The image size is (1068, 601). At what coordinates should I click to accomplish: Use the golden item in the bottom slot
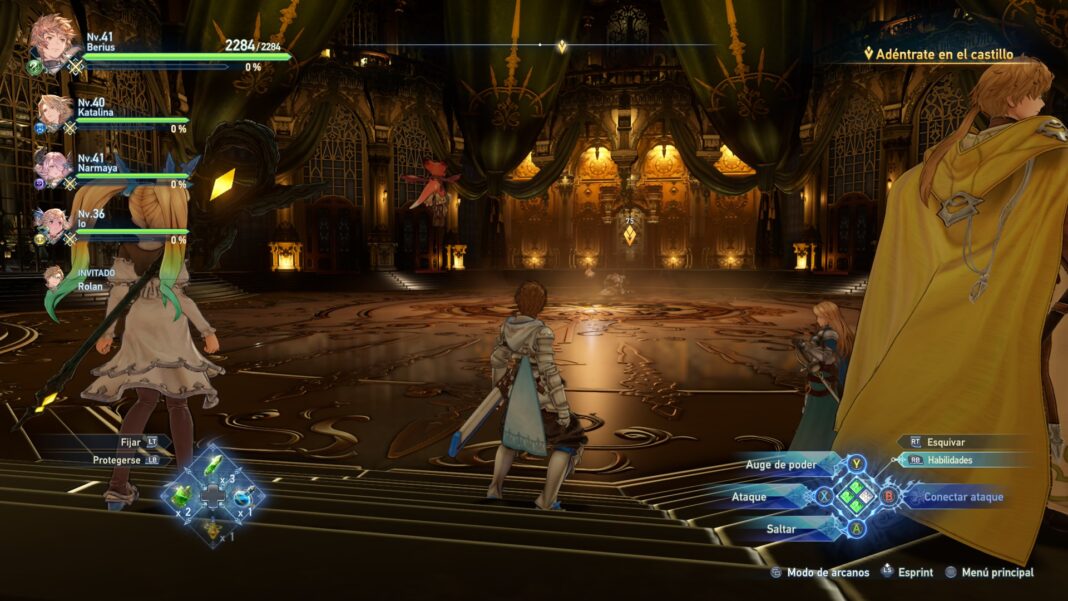(x=212, y=527)
